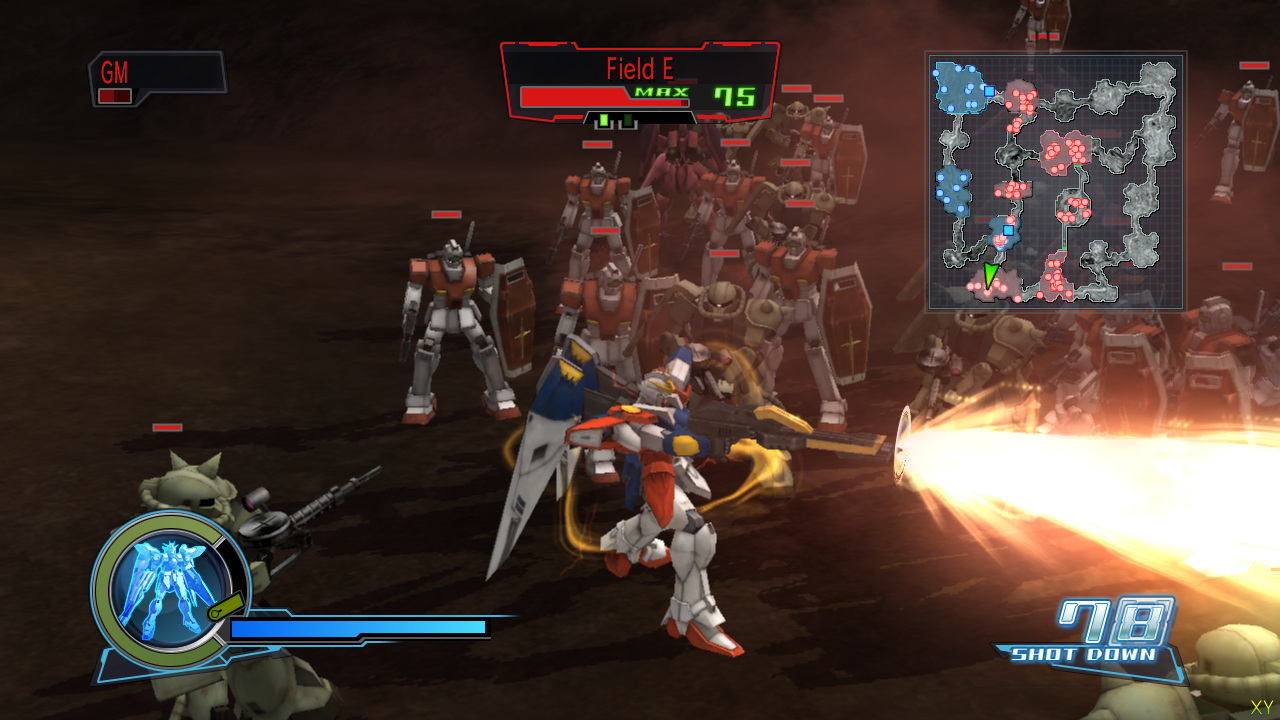This screenshot has width=1280, height=720.
Task: Select the Field E status panel
Action: pyautogui.click(x=639, y=84)
